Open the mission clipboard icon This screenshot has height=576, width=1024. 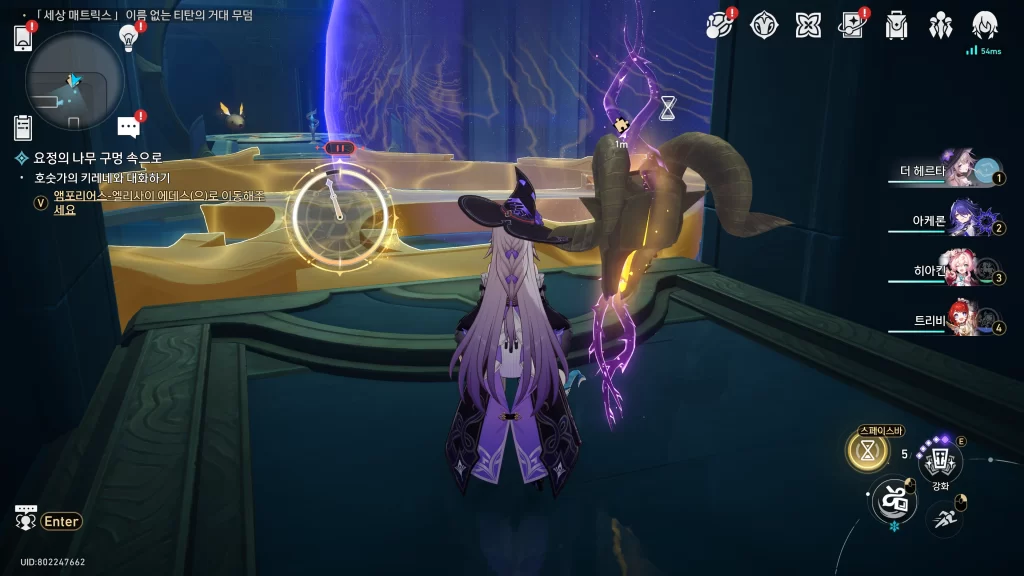coord(23,127)
